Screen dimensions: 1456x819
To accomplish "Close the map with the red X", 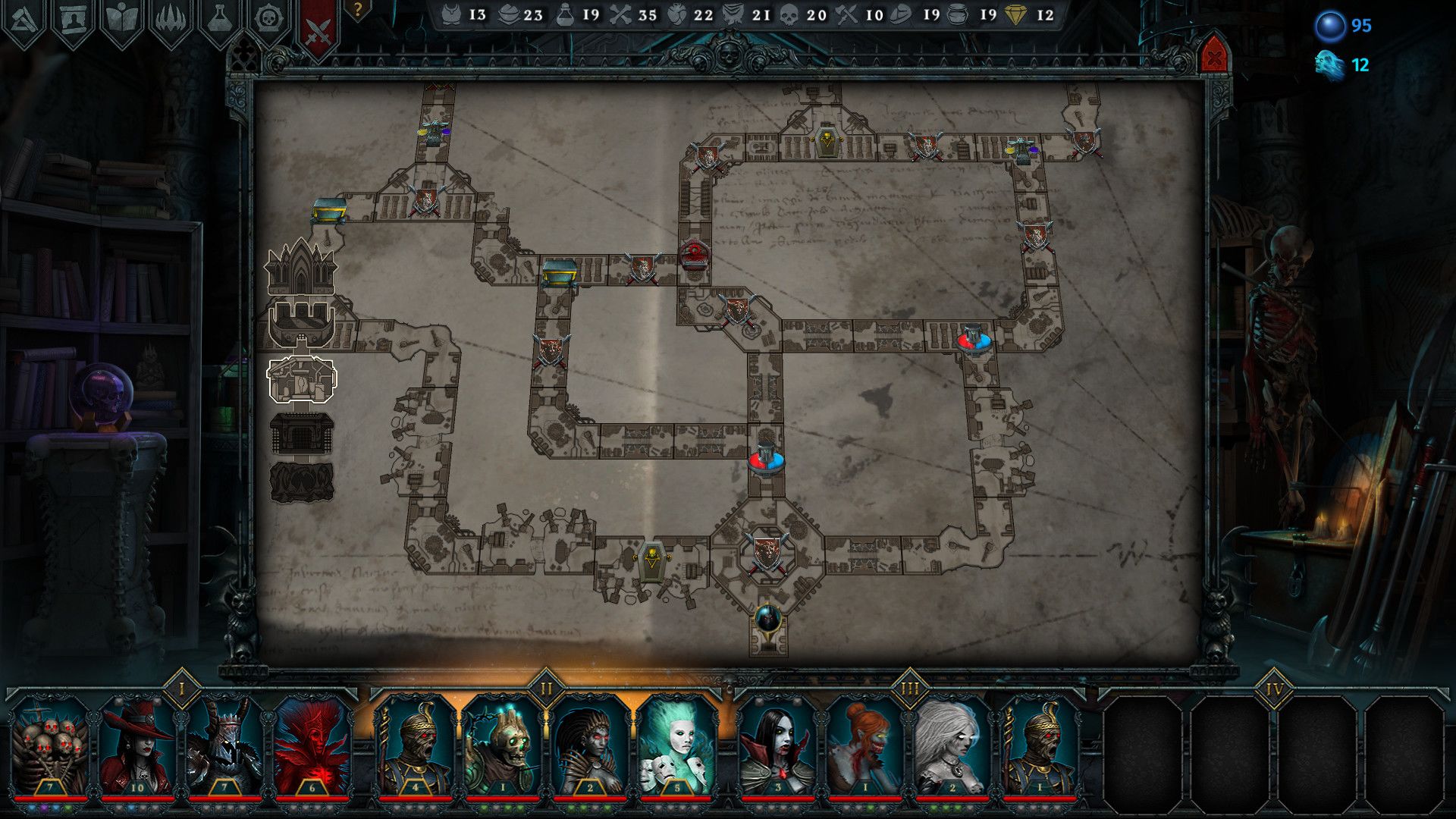I will 1214,57.
